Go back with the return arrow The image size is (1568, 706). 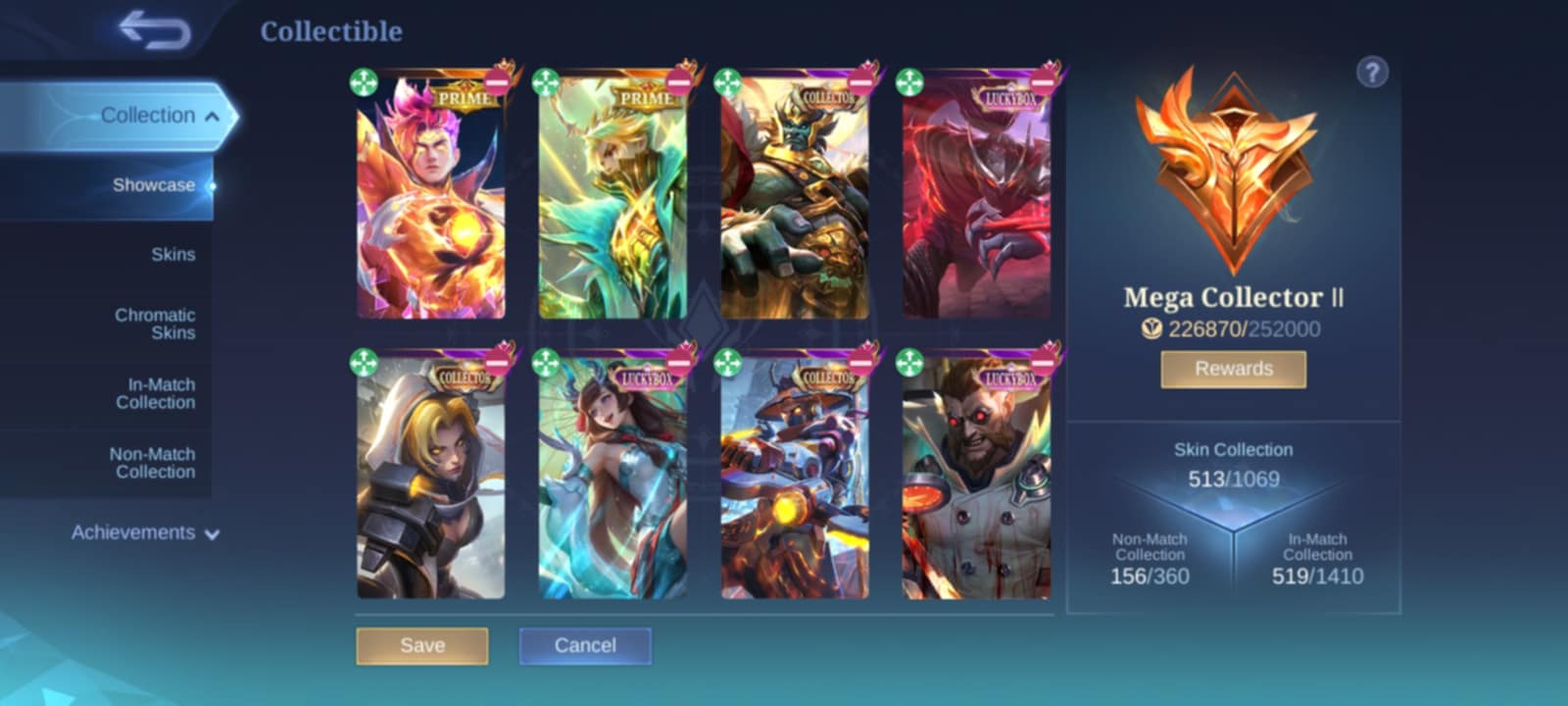point(154,29)
